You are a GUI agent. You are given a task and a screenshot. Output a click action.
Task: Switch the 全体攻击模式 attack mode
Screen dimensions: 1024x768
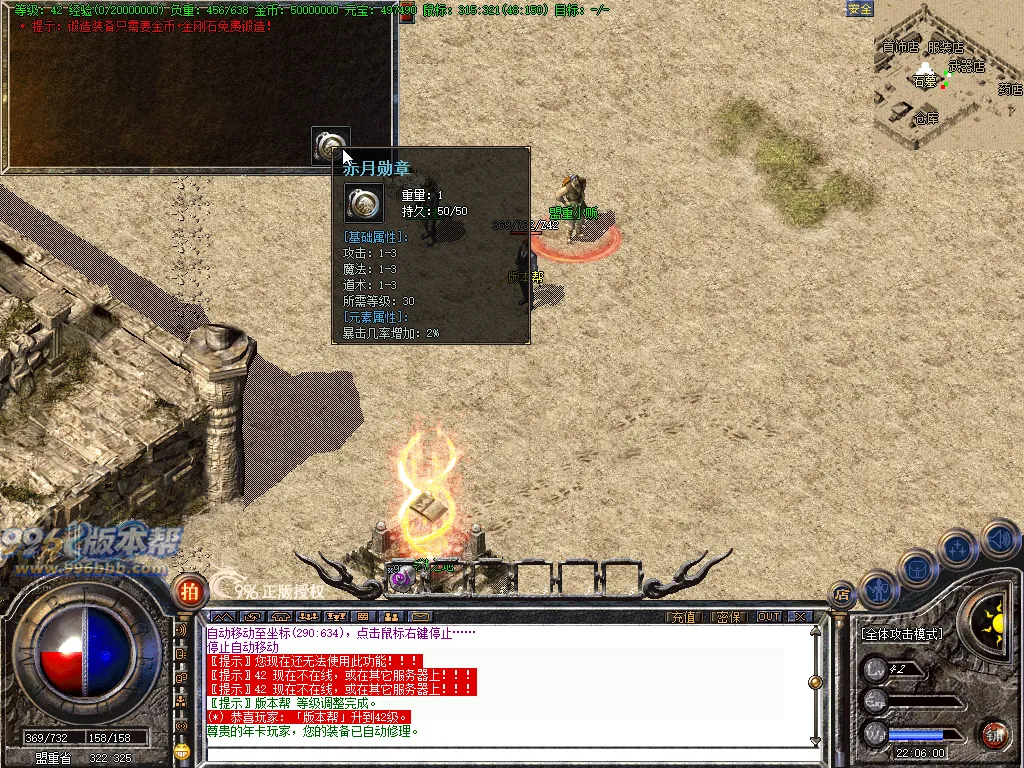point(902,634)
